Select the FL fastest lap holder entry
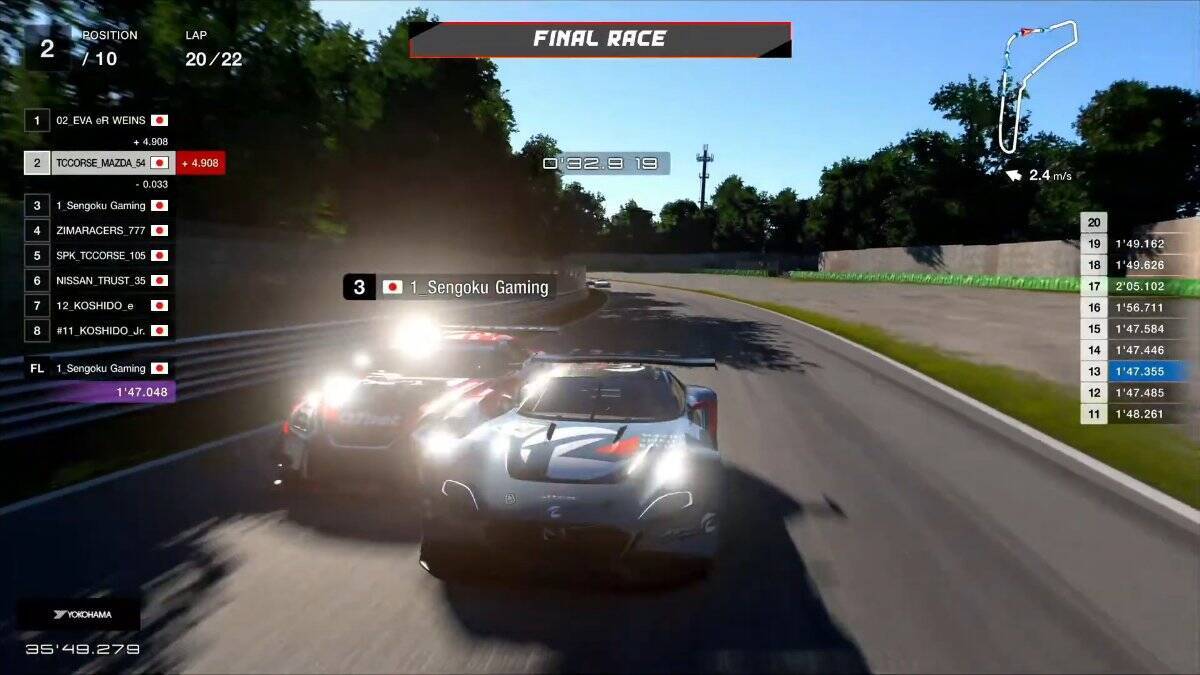Viewport: 1200px width, 675px height. (100, 368)
